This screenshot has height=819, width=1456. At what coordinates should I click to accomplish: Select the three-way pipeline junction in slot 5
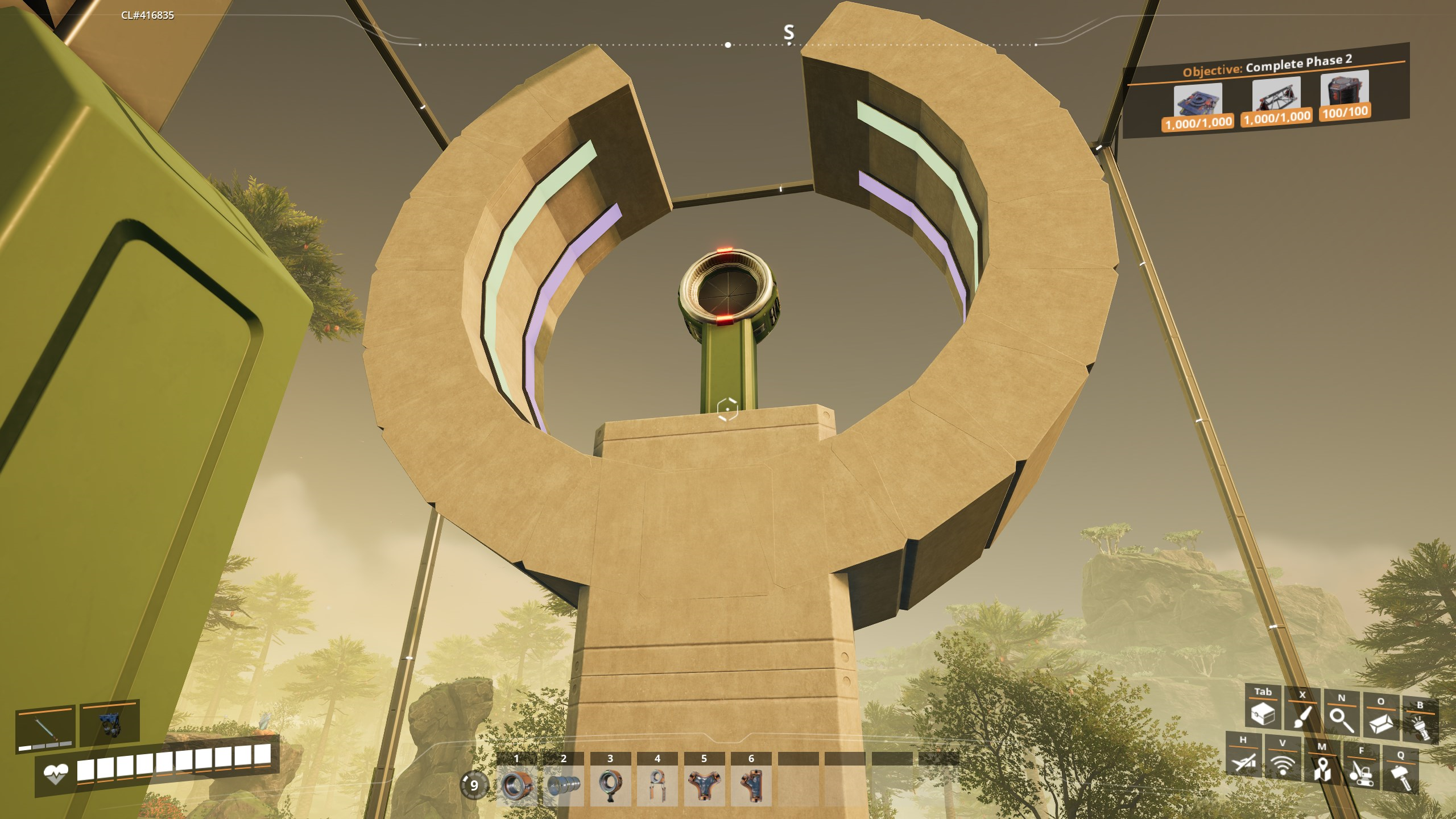[704, 785]
